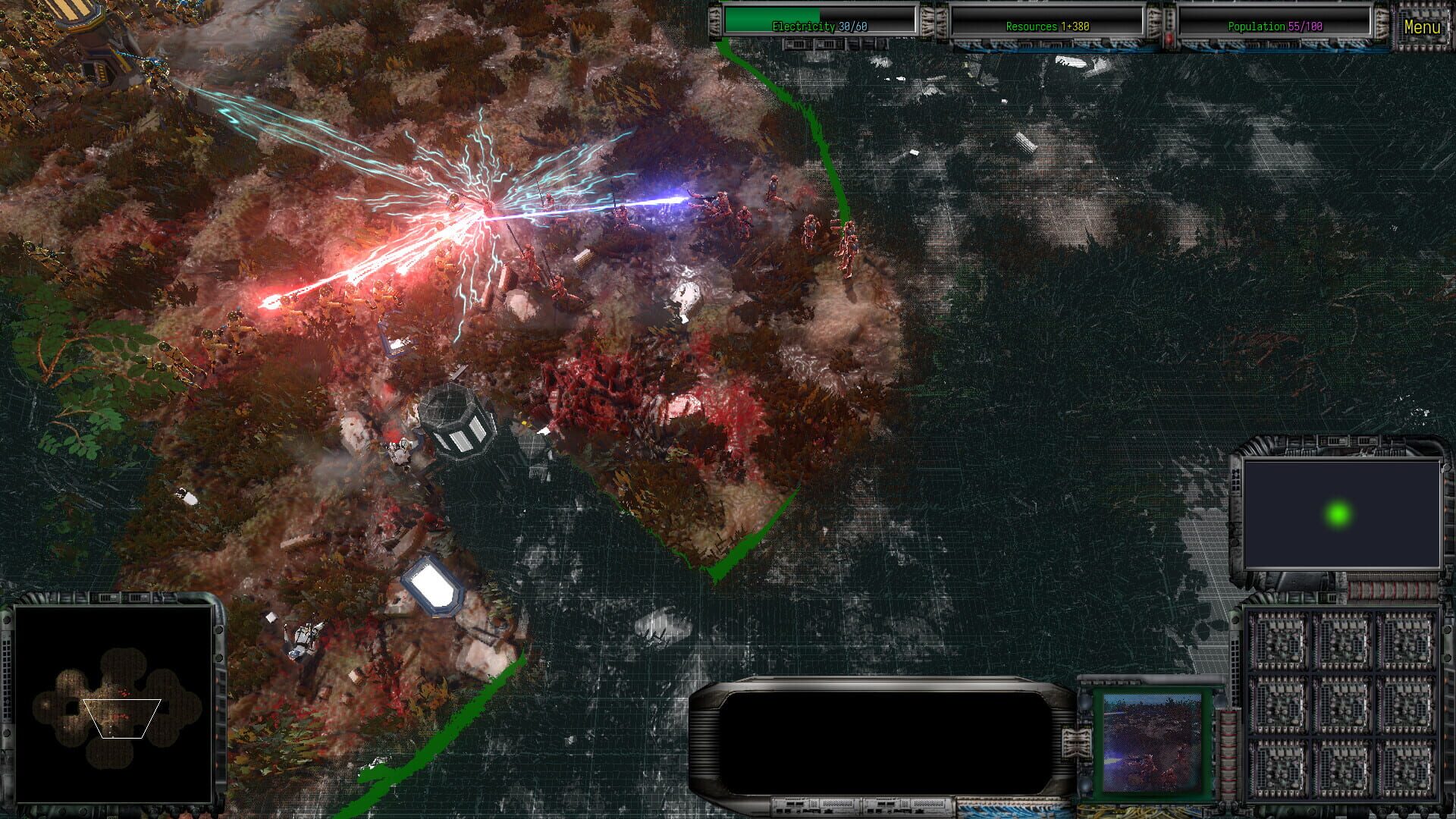
Task: Click the green blip on the radar display
Action: coord(1339,516)
